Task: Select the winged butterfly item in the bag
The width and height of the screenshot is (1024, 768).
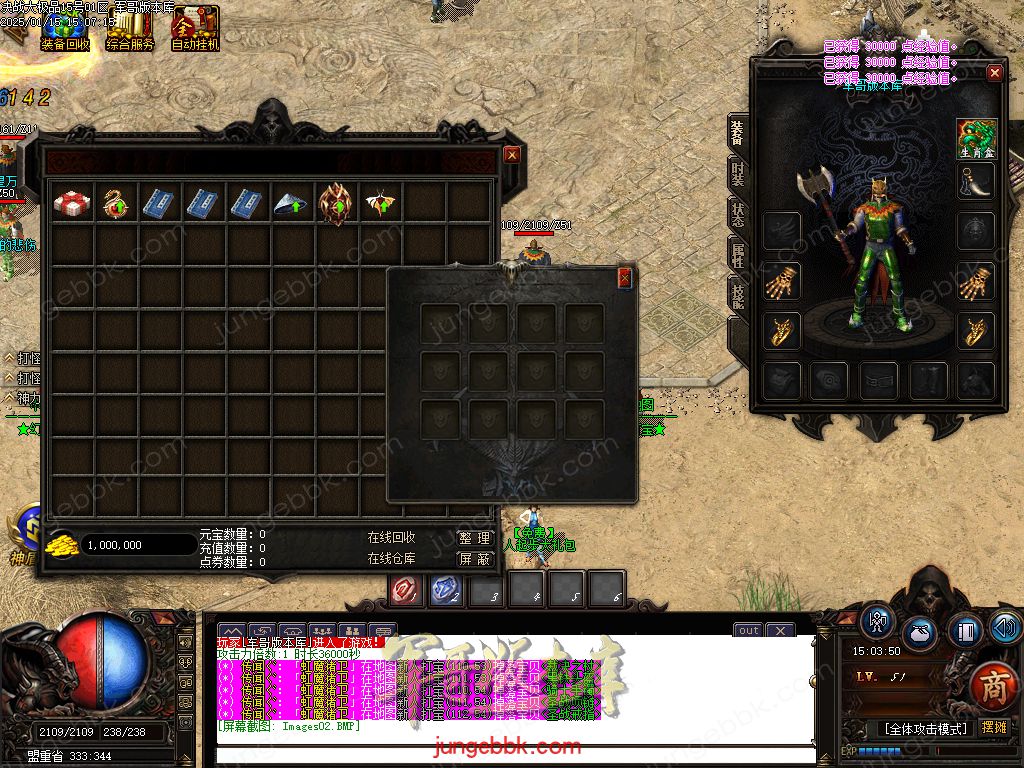Action: tap(380, 203)
